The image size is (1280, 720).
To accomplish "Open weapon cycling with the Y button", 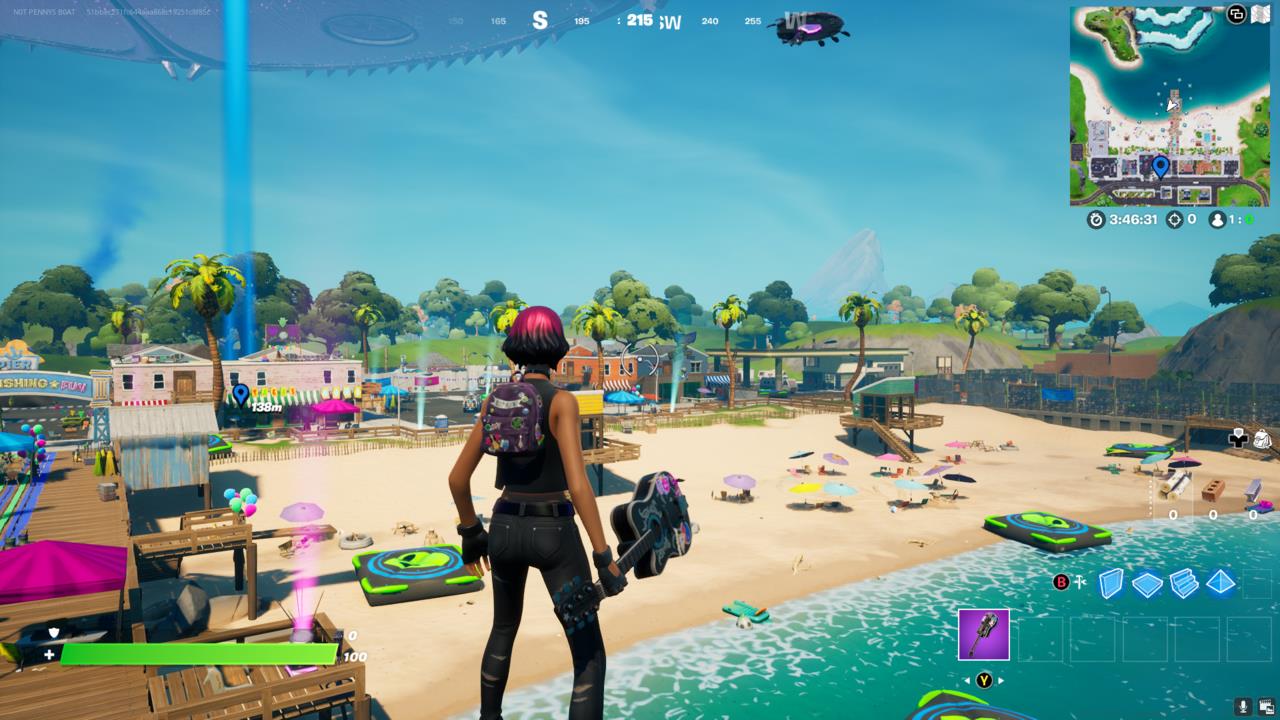I will [984, 681].
